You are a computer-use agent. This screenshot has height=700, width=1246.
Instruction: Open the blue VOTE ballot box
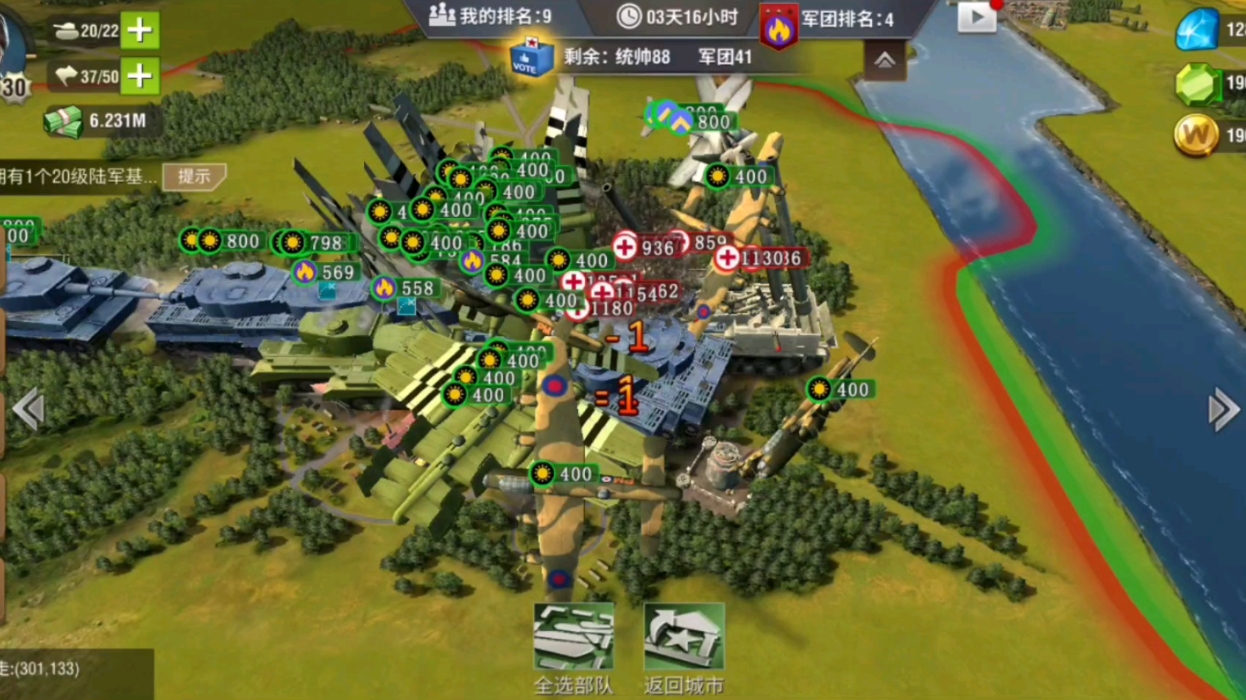coord(531,57)
